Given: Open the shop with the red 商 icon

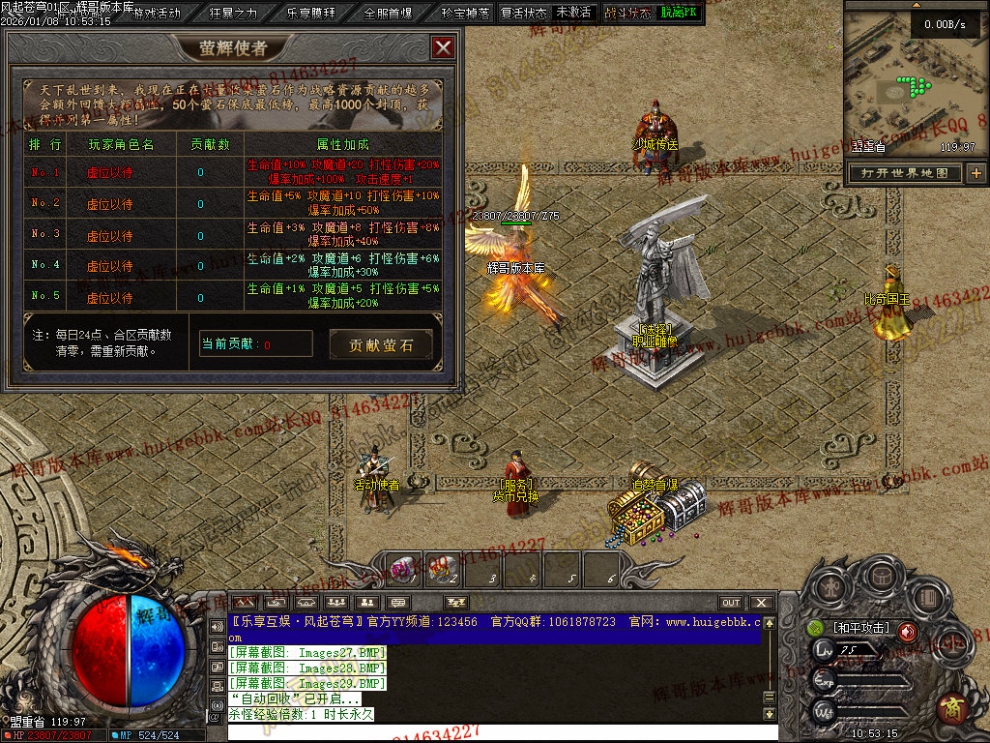Looking at the screenshot, I should (x=951, y=710).
